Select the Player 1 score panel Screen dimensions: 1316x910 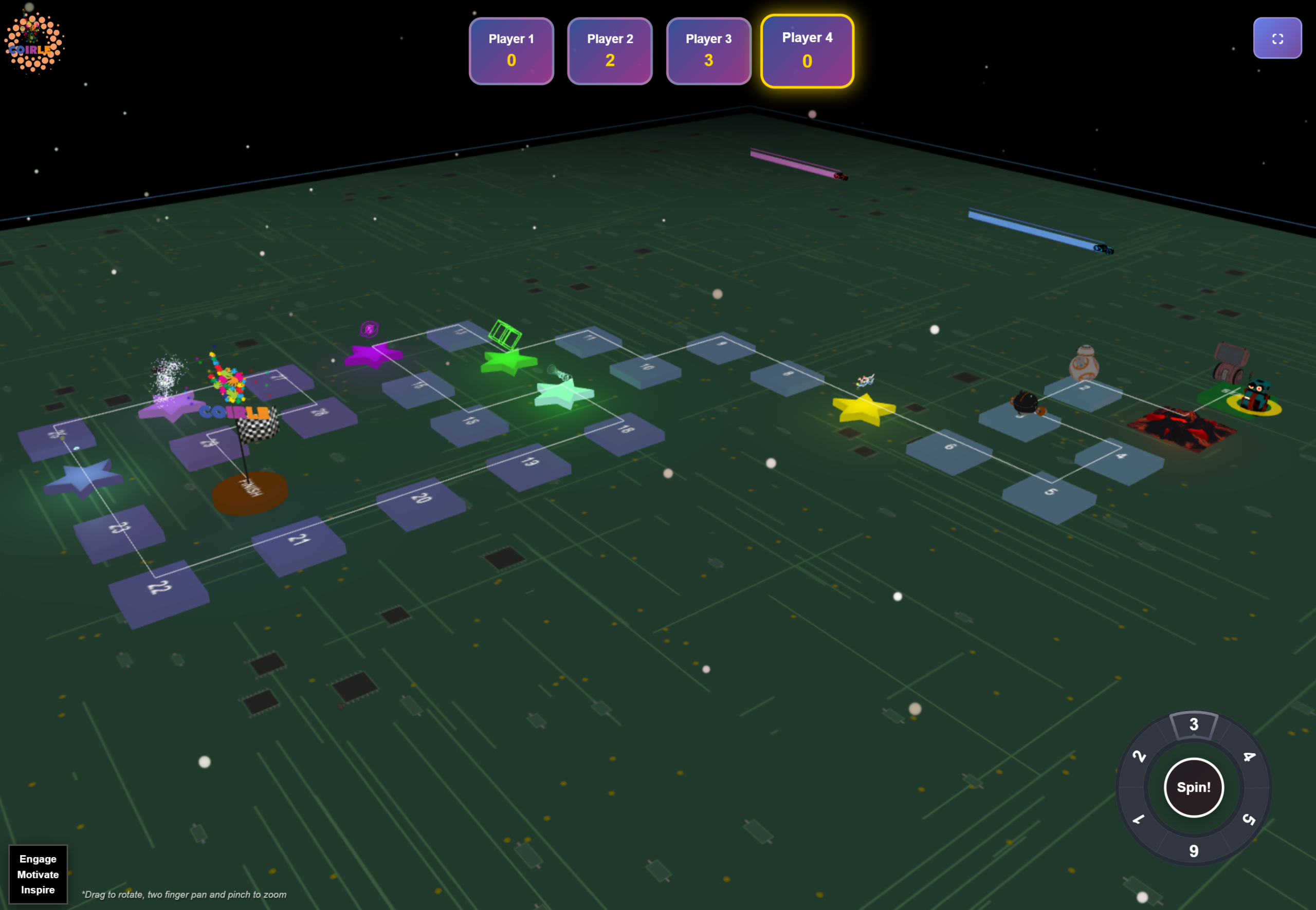510,51
